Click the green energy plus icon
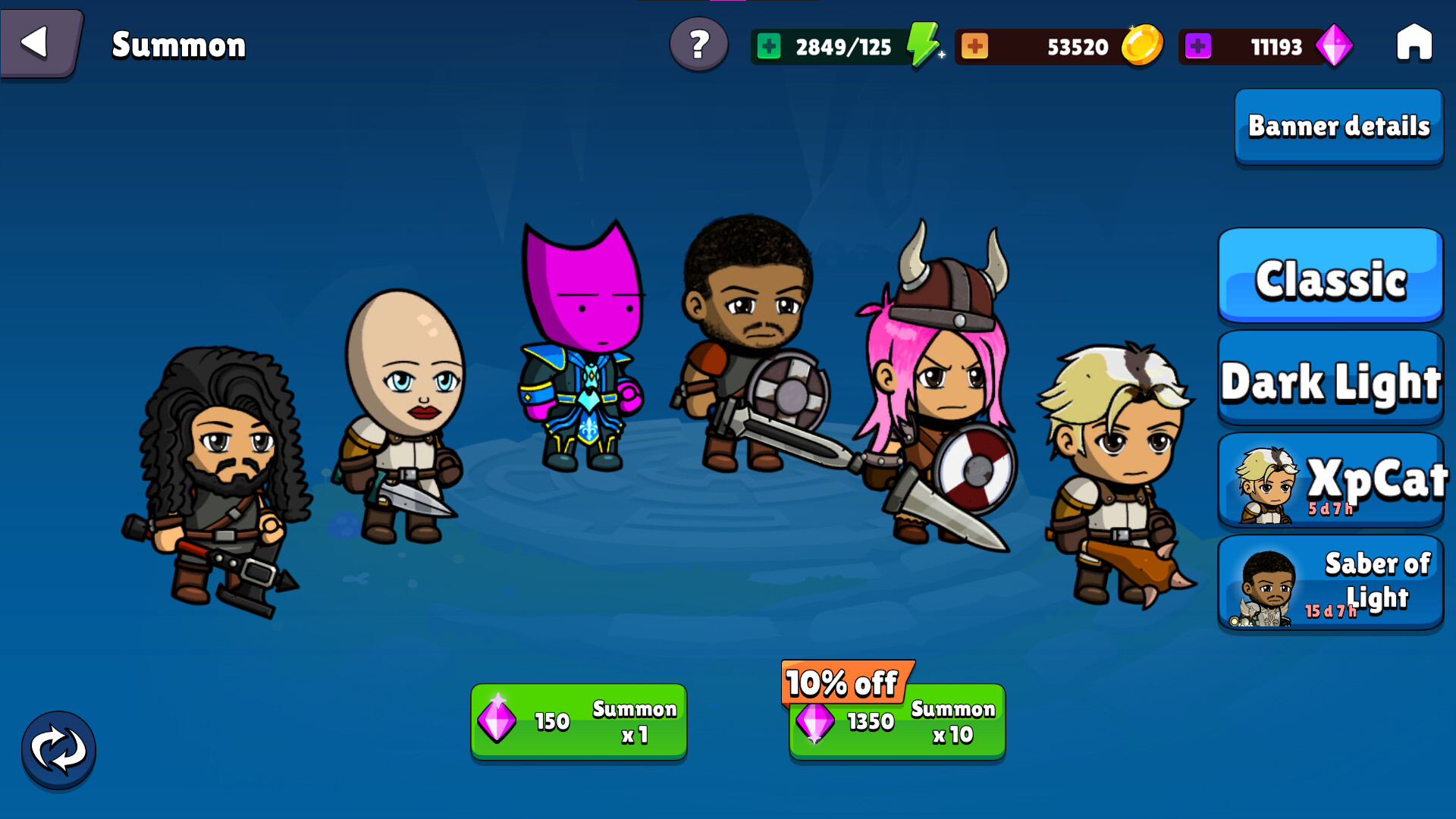 coord(769,46)
